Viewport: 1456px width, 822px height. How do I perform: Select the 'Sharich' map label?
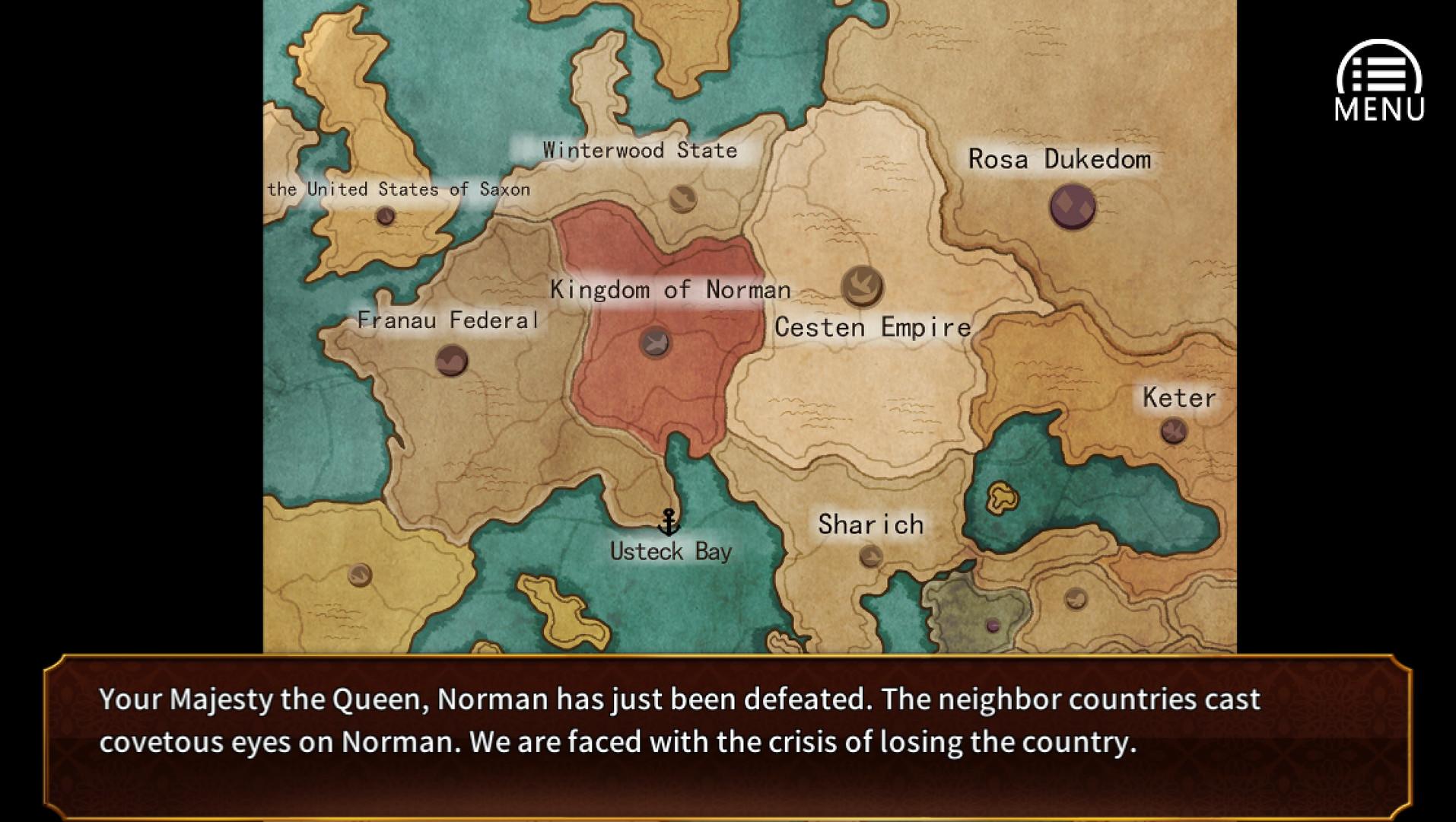[x=870, y=524]
